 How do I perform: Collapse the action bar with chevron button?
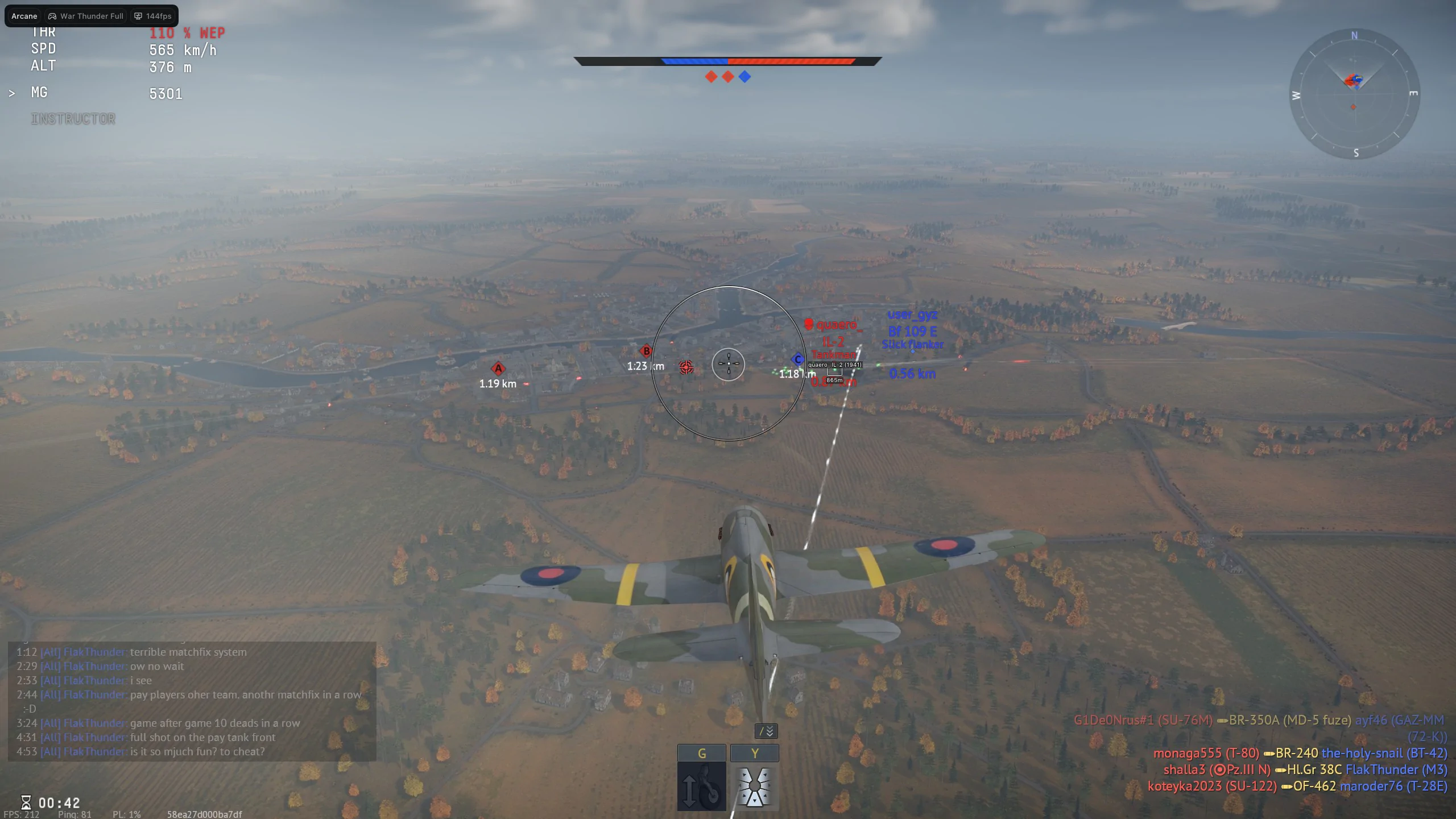[766, 731]
